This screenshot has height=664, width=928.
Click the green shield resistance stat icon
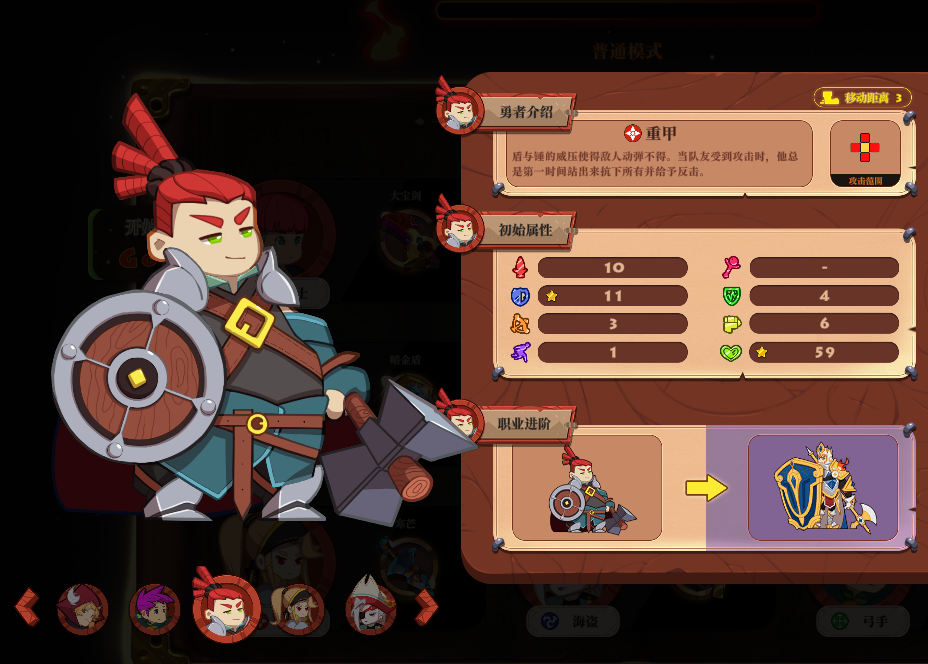click(x=731, y=296)
